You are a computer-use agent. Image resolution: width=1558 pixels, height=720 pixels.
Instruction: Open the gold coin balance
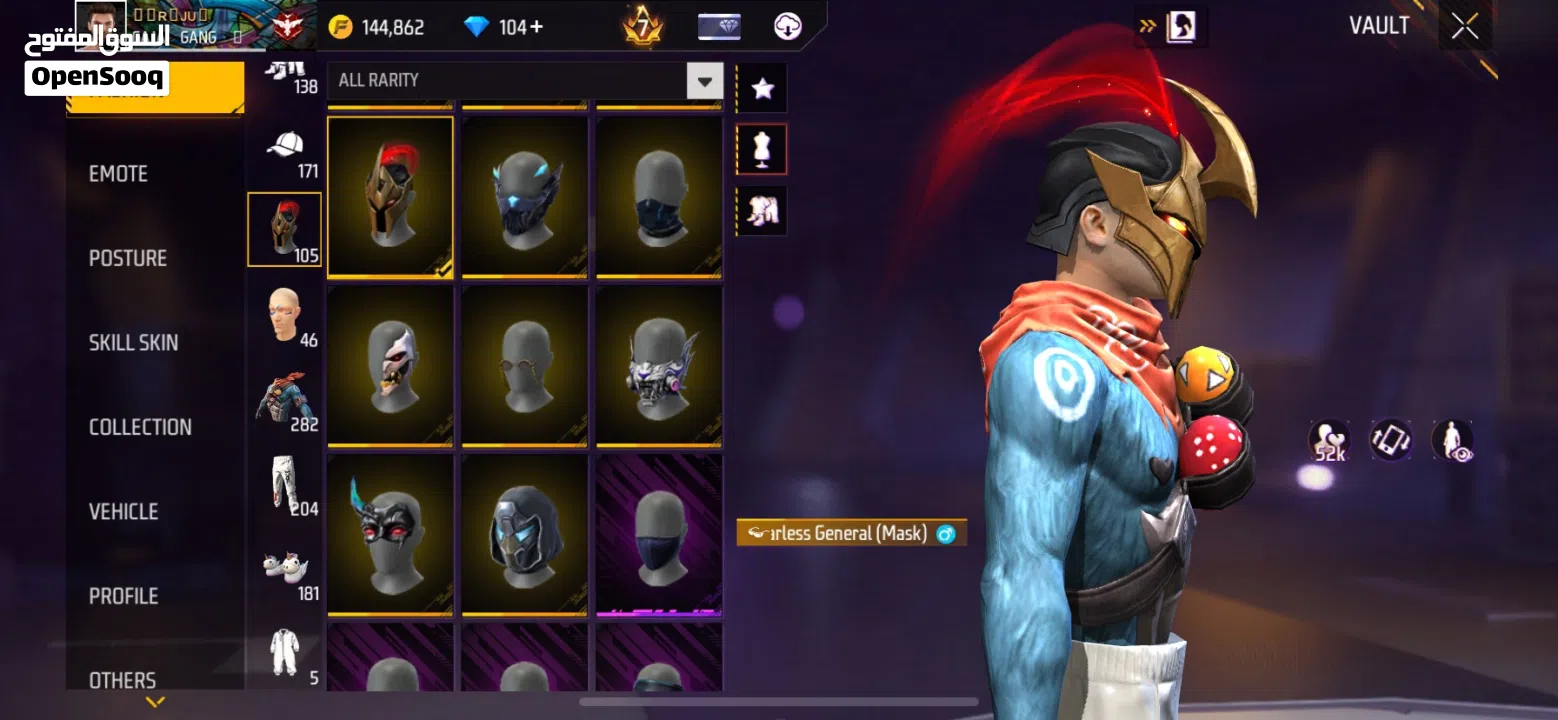pos(377,27)
